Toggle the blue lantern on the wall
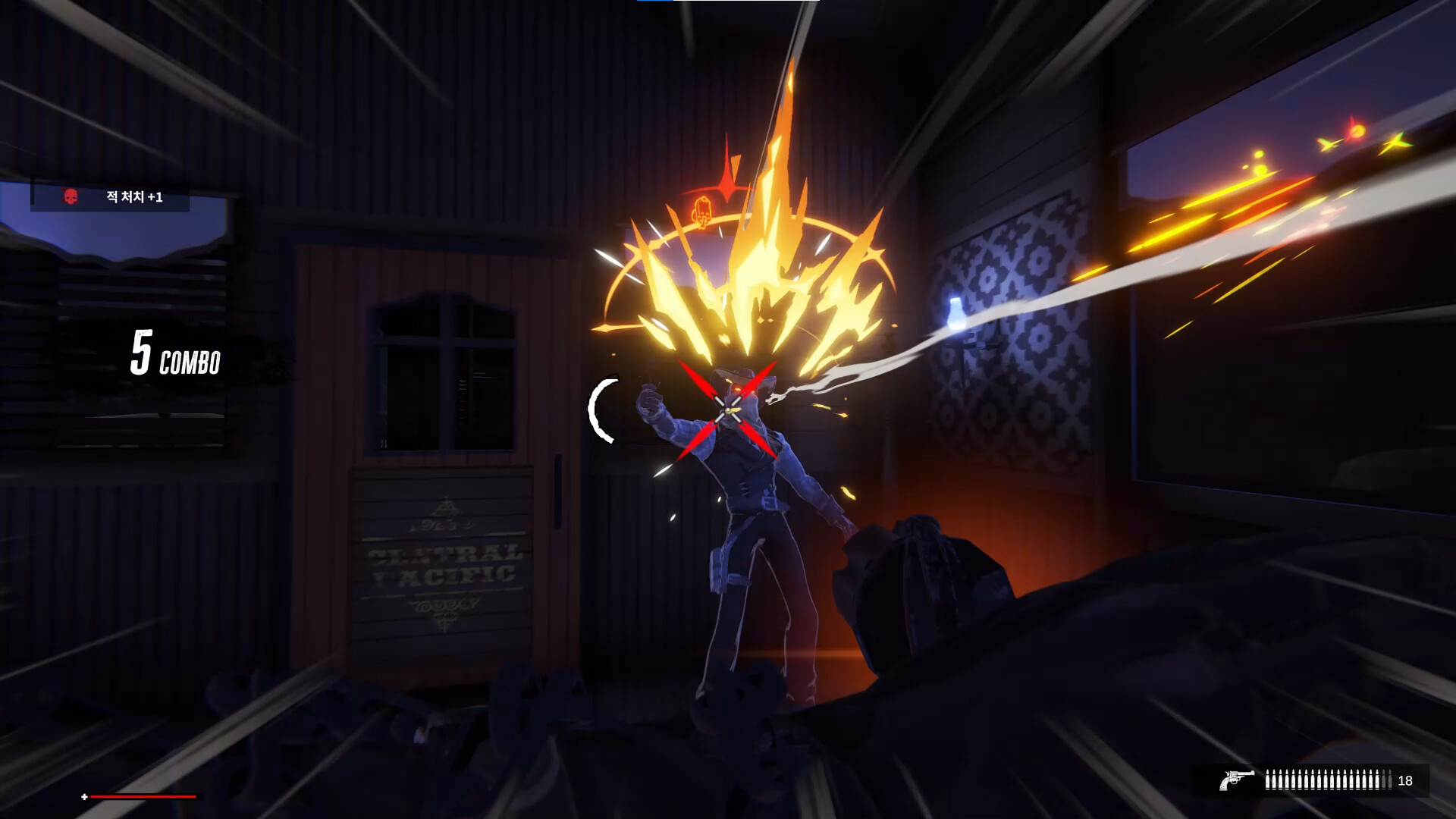Screen dimensions: 1456x819 [954, 312]
